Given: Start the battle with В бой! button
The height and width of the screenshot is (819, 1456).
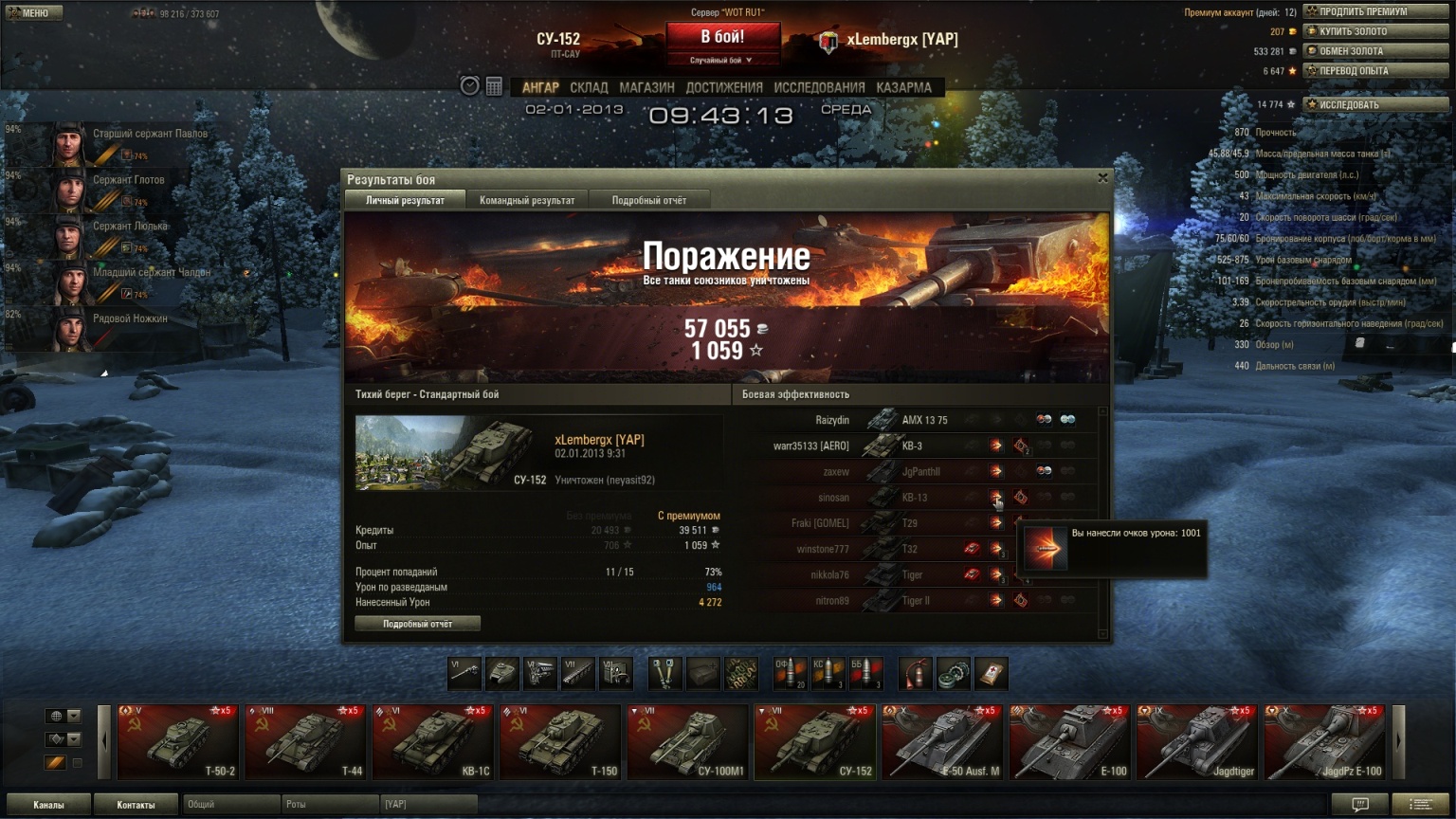Looking at the screenshot, I should tap(722, 38).
